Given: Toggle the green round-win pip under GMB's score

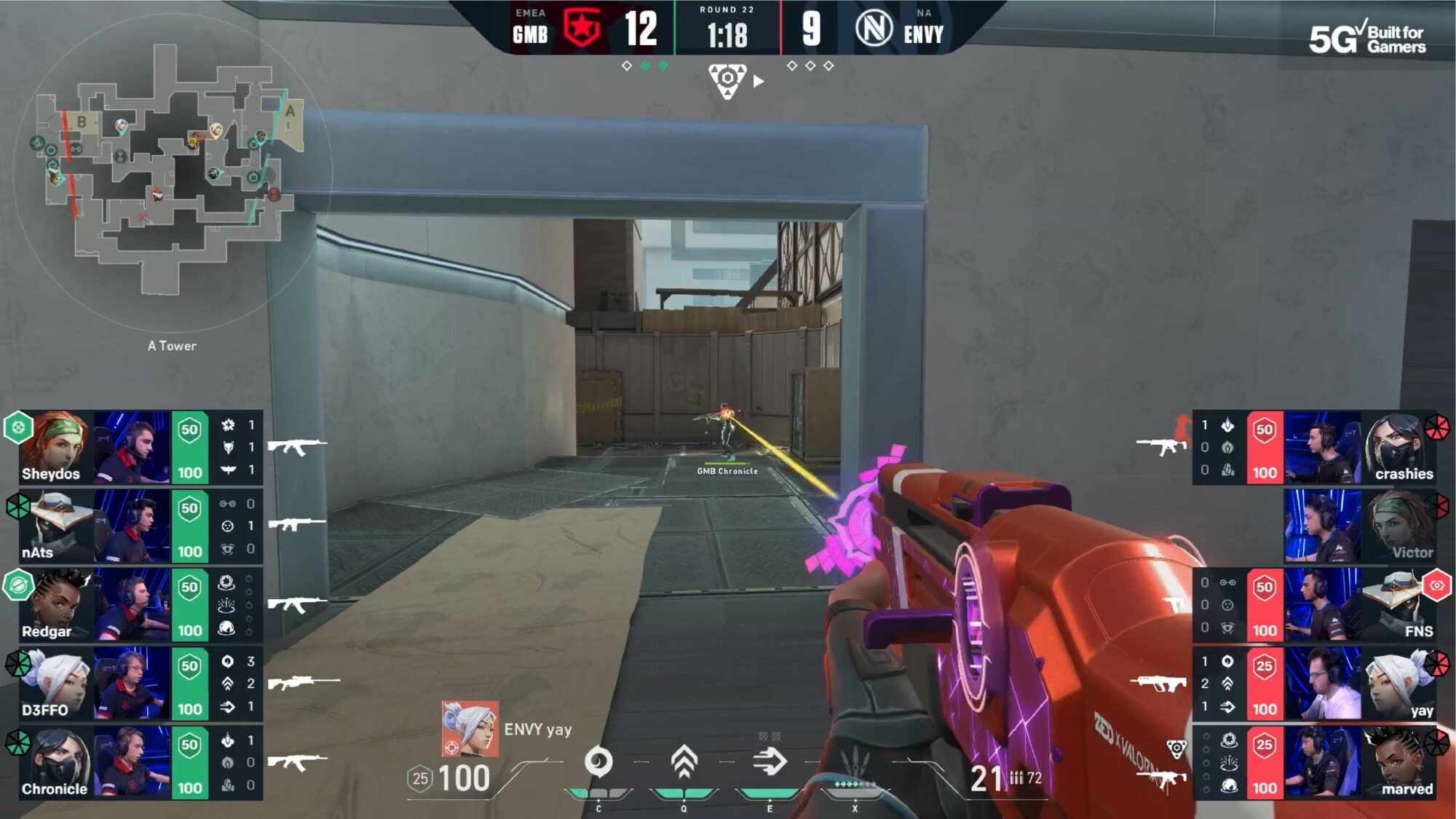Looking at the screenshot, I should 647,65.
